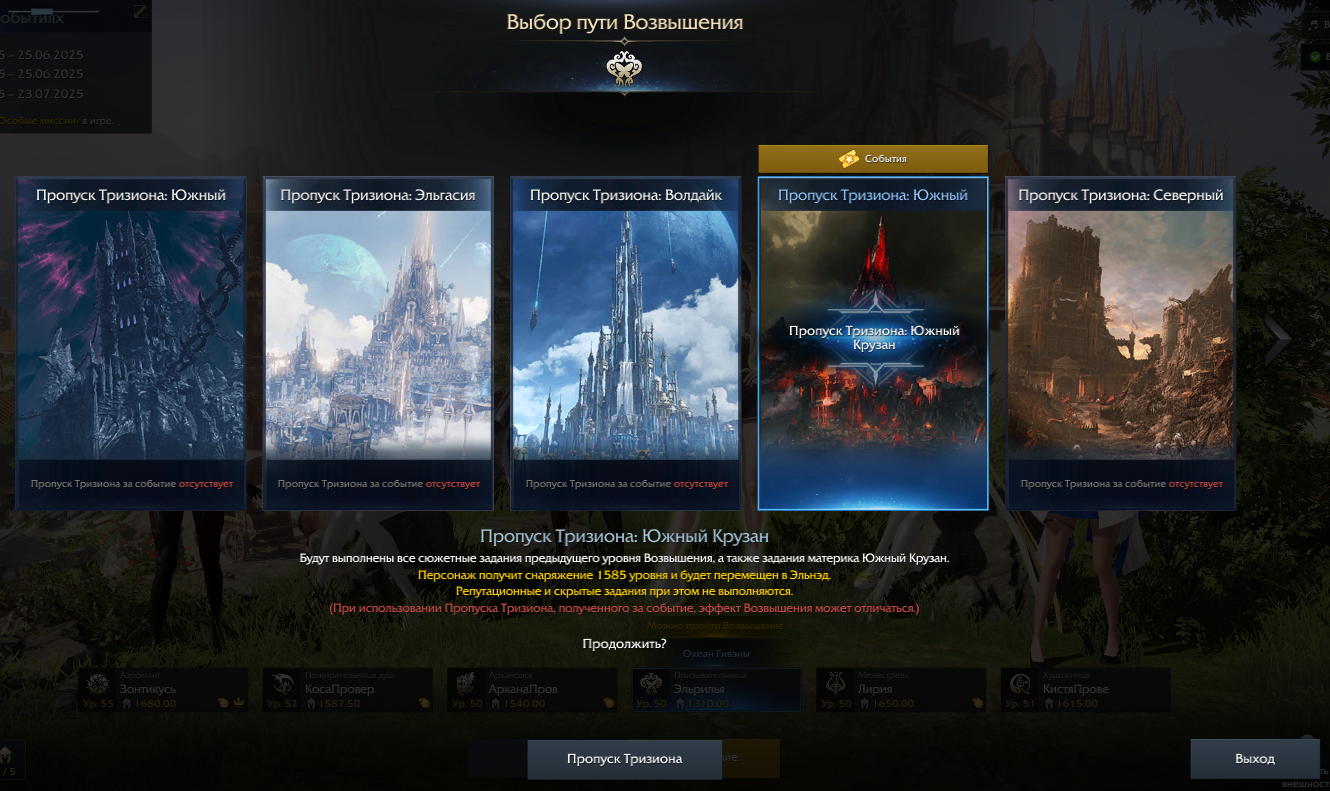The image size is (1330, 791).
Task: Select the dark purple chained castle card
Action: pyautogui.click(x=130, y=343)
